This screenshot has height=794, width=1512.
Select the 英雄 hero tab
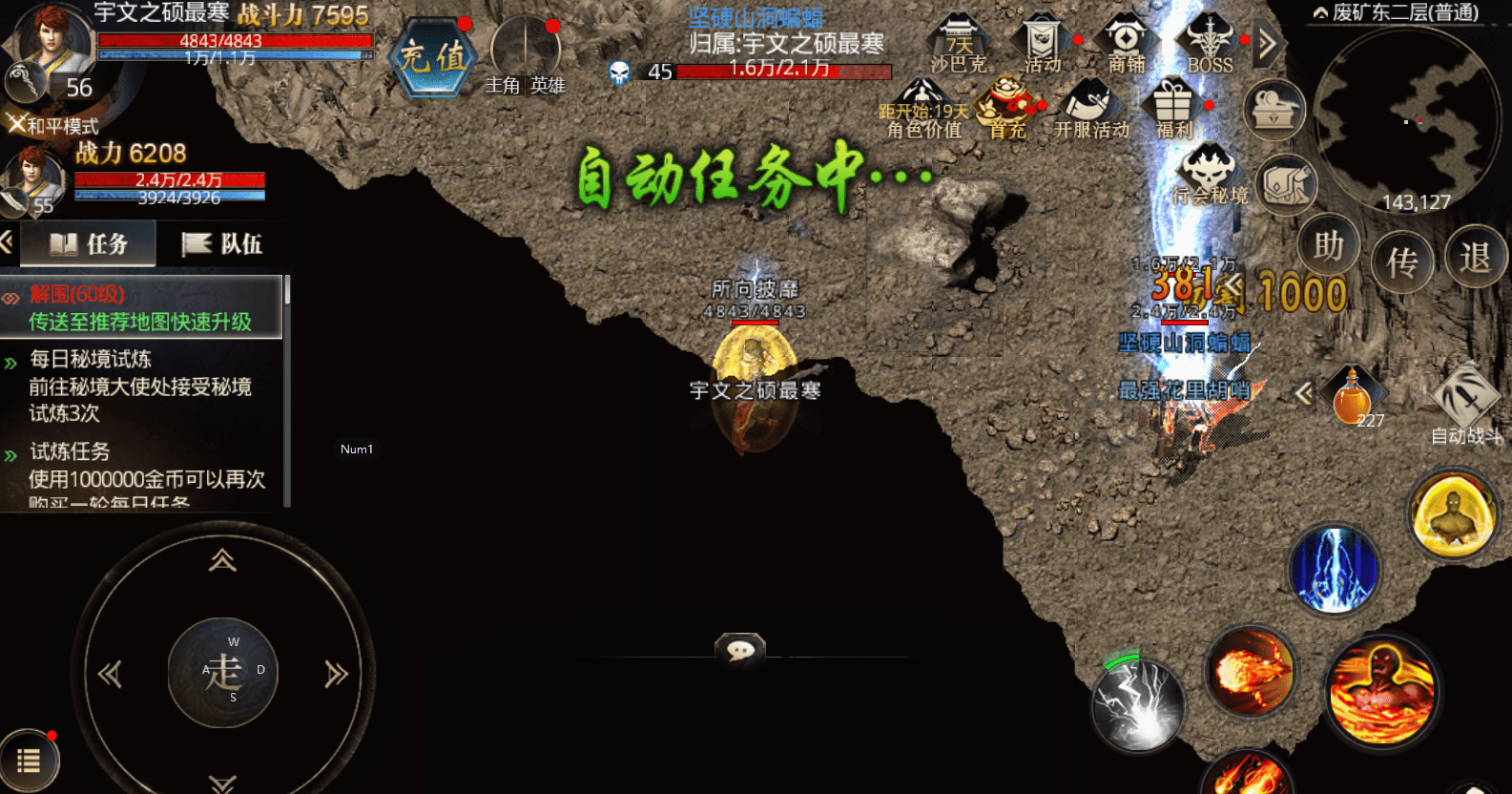click(x=549, y=86)
